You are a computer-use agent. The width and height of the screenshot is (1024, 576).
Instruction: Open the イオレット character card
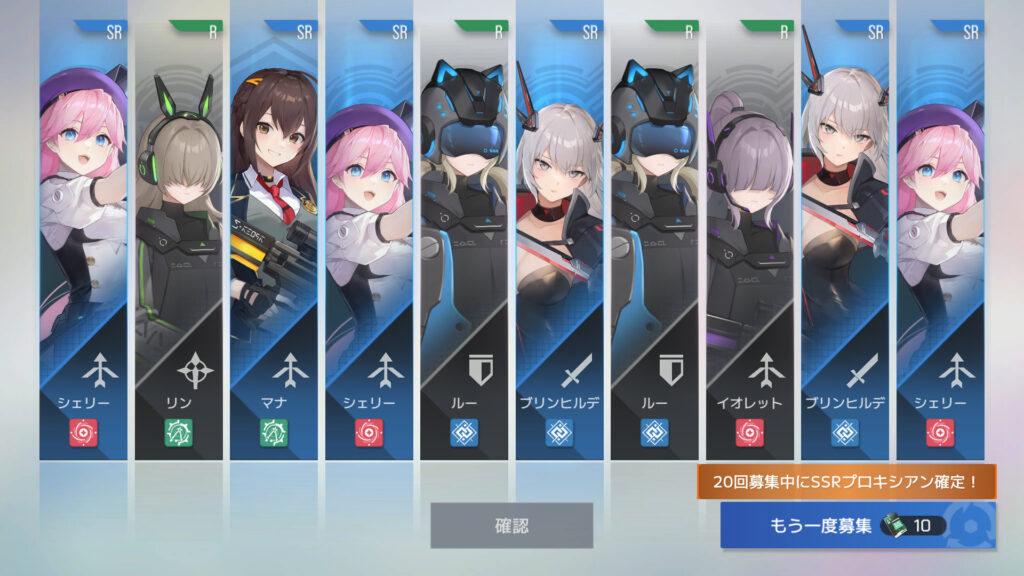[749, 240]
